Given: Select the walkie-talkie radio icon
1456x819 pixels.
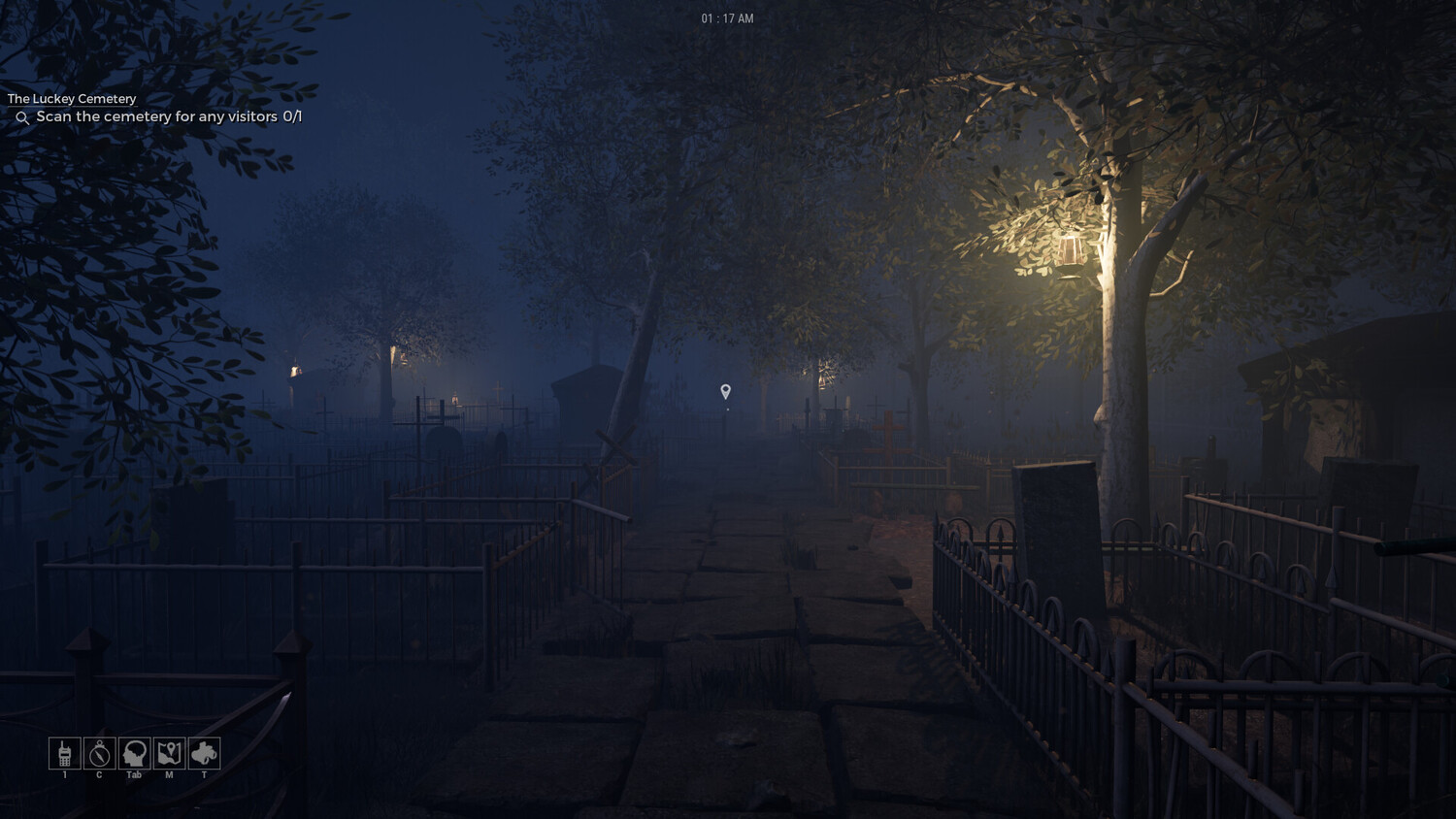Looking at the screenshot, I should [x=65, y=753].
